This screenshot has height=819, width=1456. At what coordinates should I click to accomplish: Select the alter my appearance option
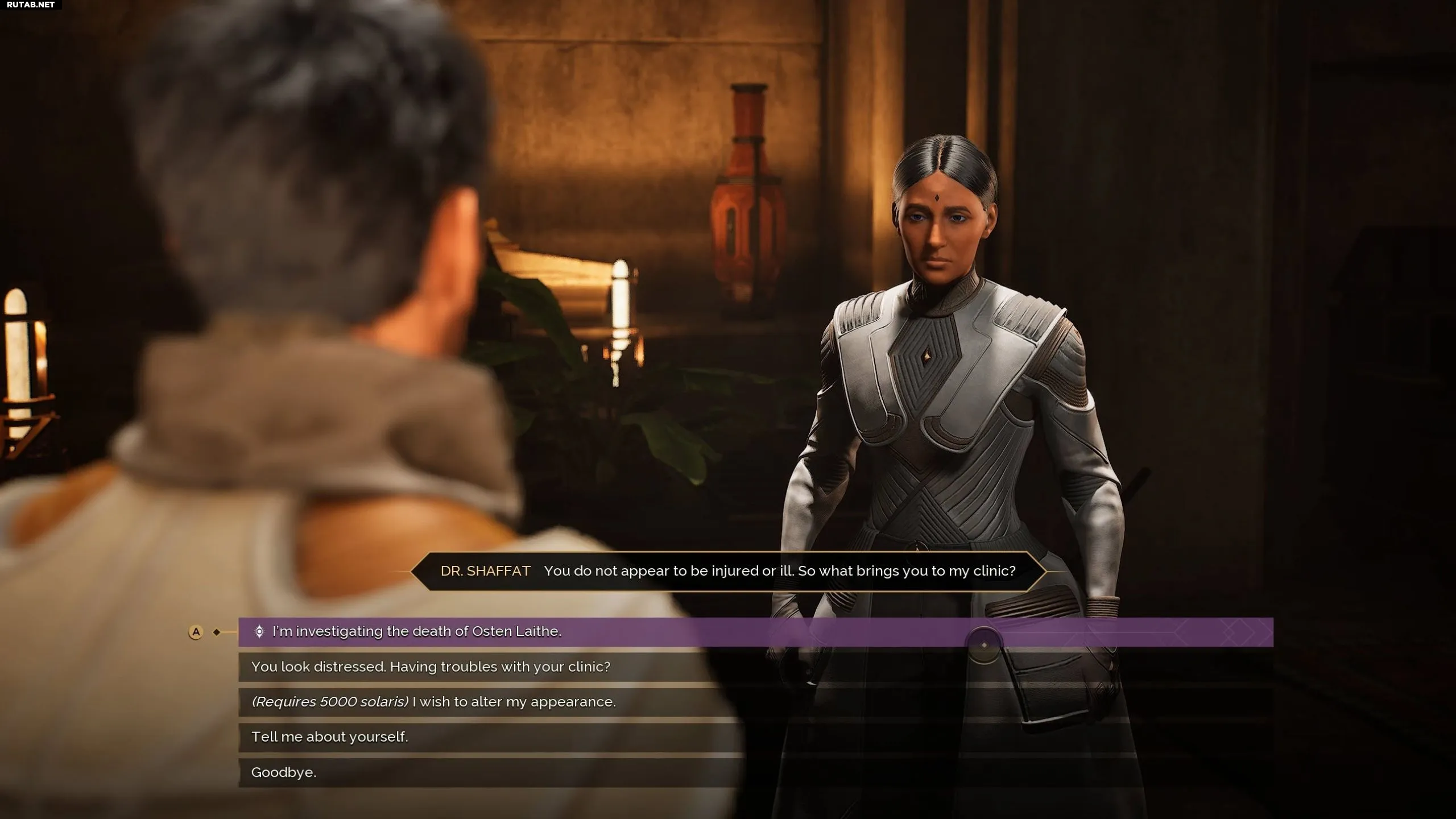coord(433,702)
